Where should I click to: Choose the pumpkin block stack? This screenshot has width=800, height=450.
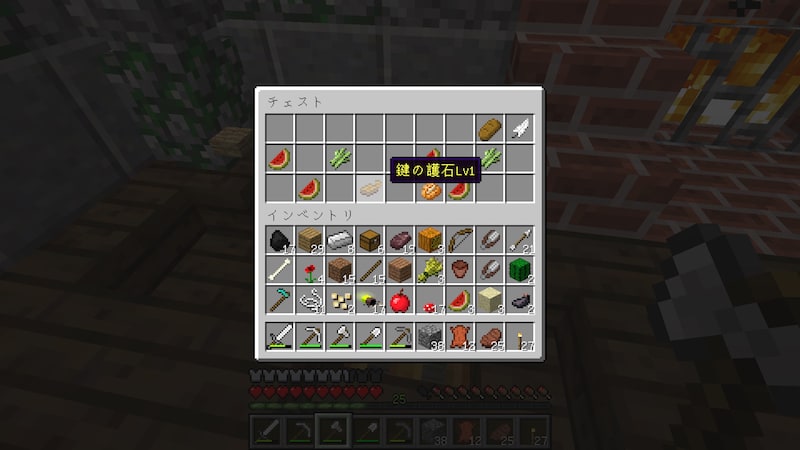click(x=430, y=240)
